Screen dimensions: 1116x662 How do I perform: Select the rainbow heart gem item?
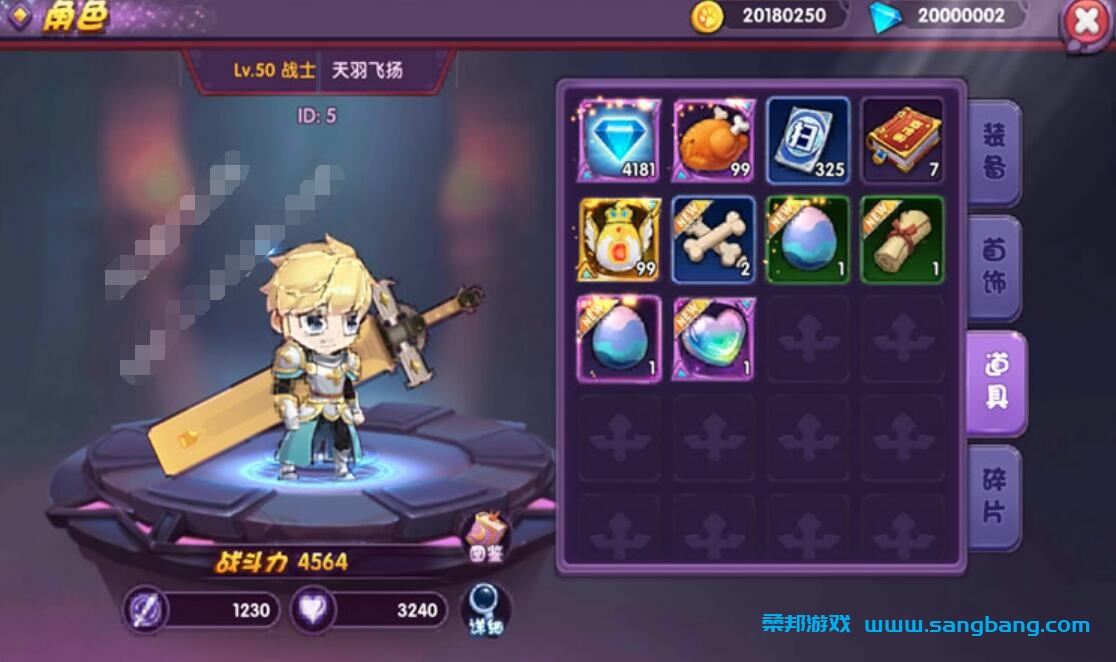[x=714, y=337]
